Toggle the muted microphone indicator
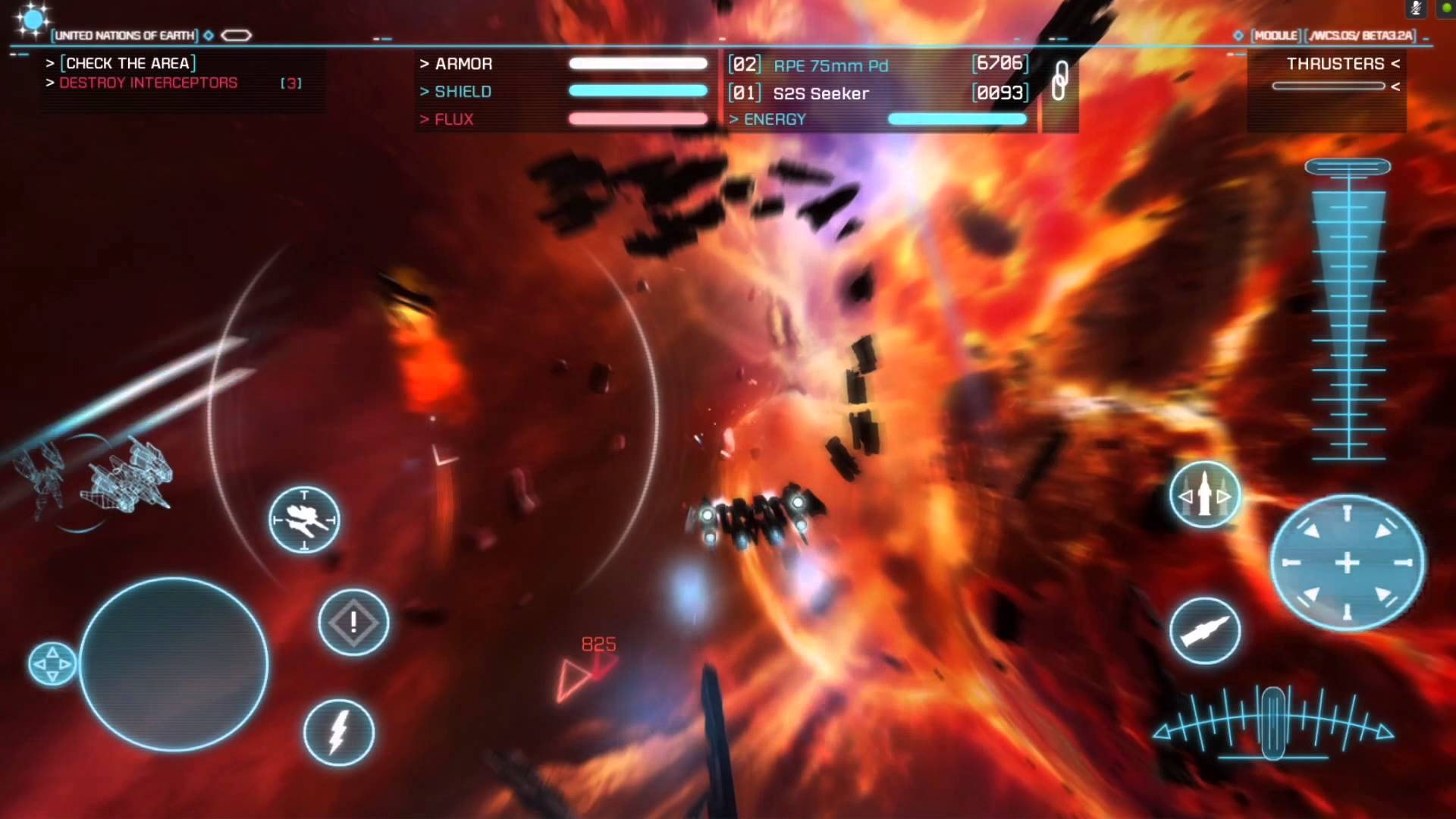 (x=1415, y=8)
